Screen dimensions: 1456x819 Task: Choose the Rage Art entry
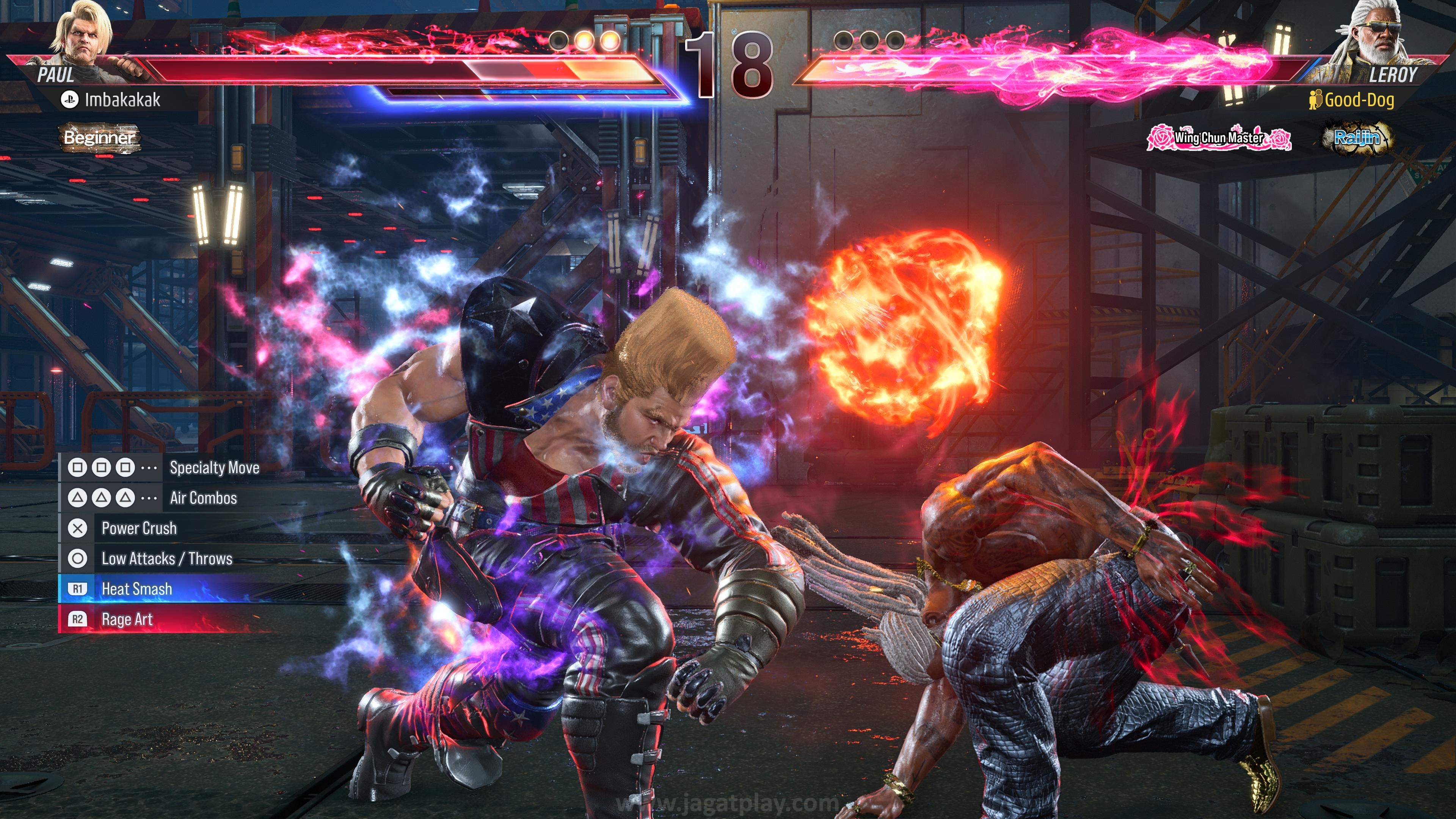[x=127, y=620]
